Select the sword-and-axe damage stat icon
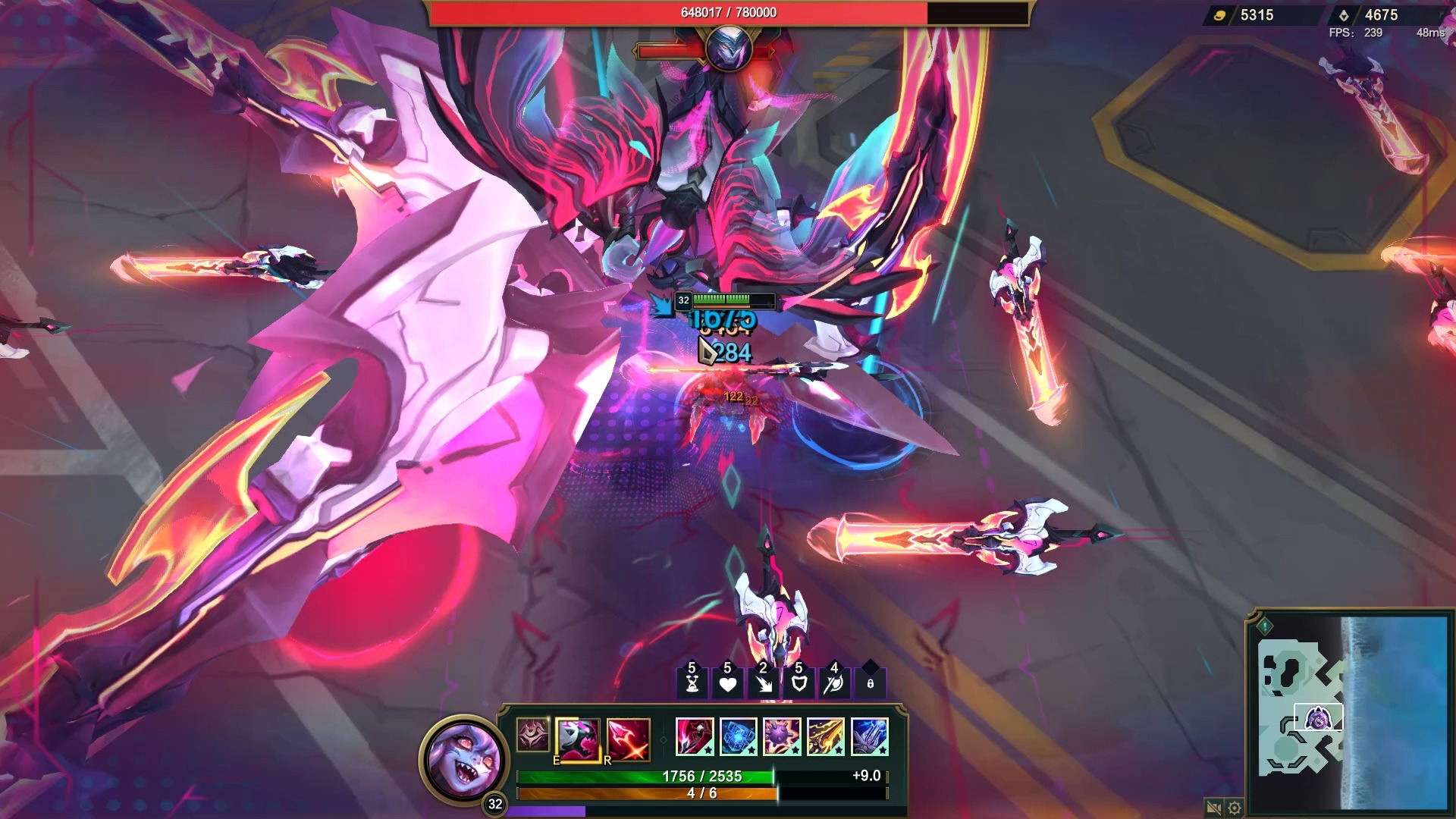Image resolution: width=1456 pixels, height=819 pixels. [x=834, y=683]
